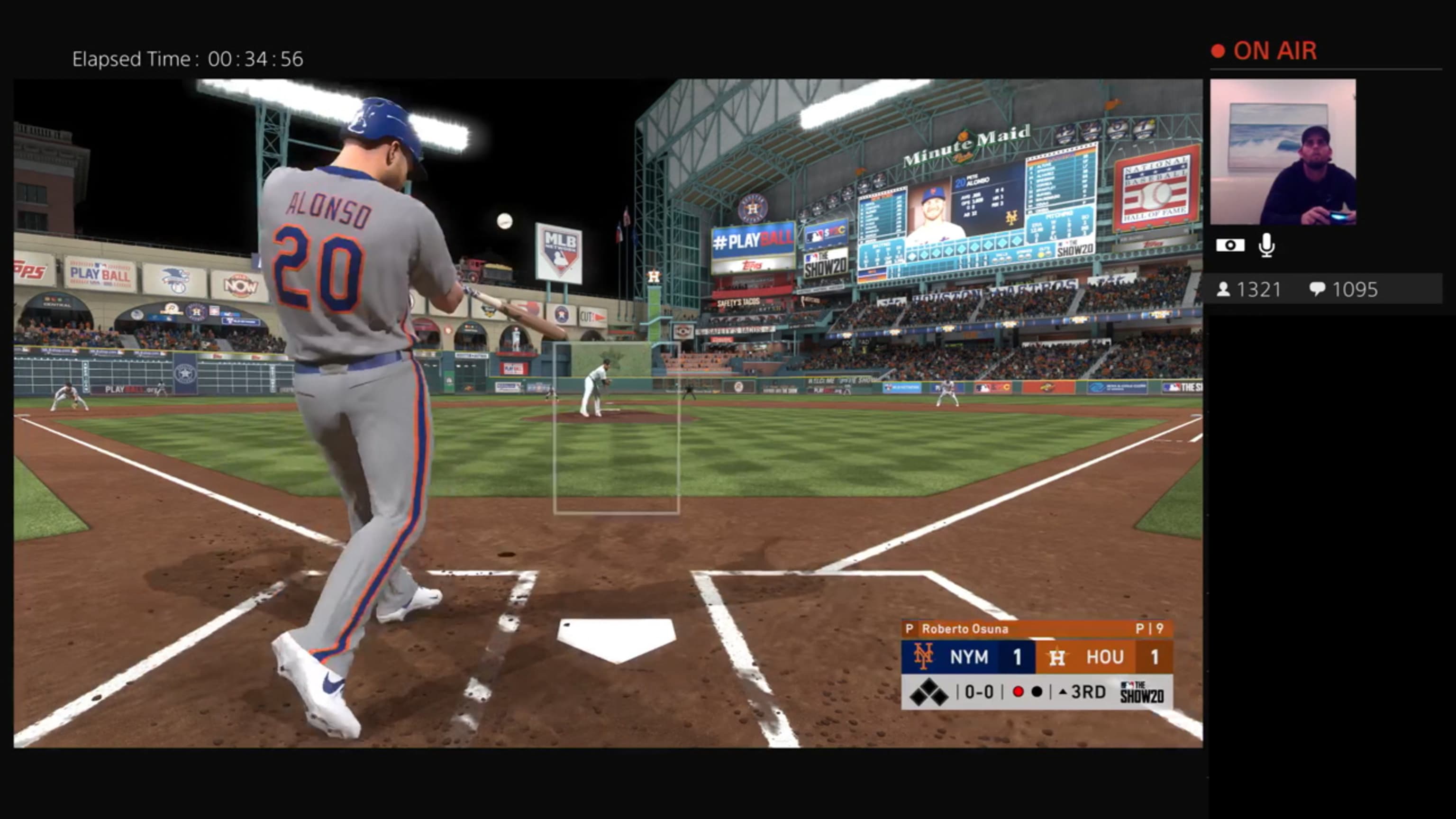Open the stream comments speech-bubble icon
The image size is (1456, 819).
[x=1317, y=290]
